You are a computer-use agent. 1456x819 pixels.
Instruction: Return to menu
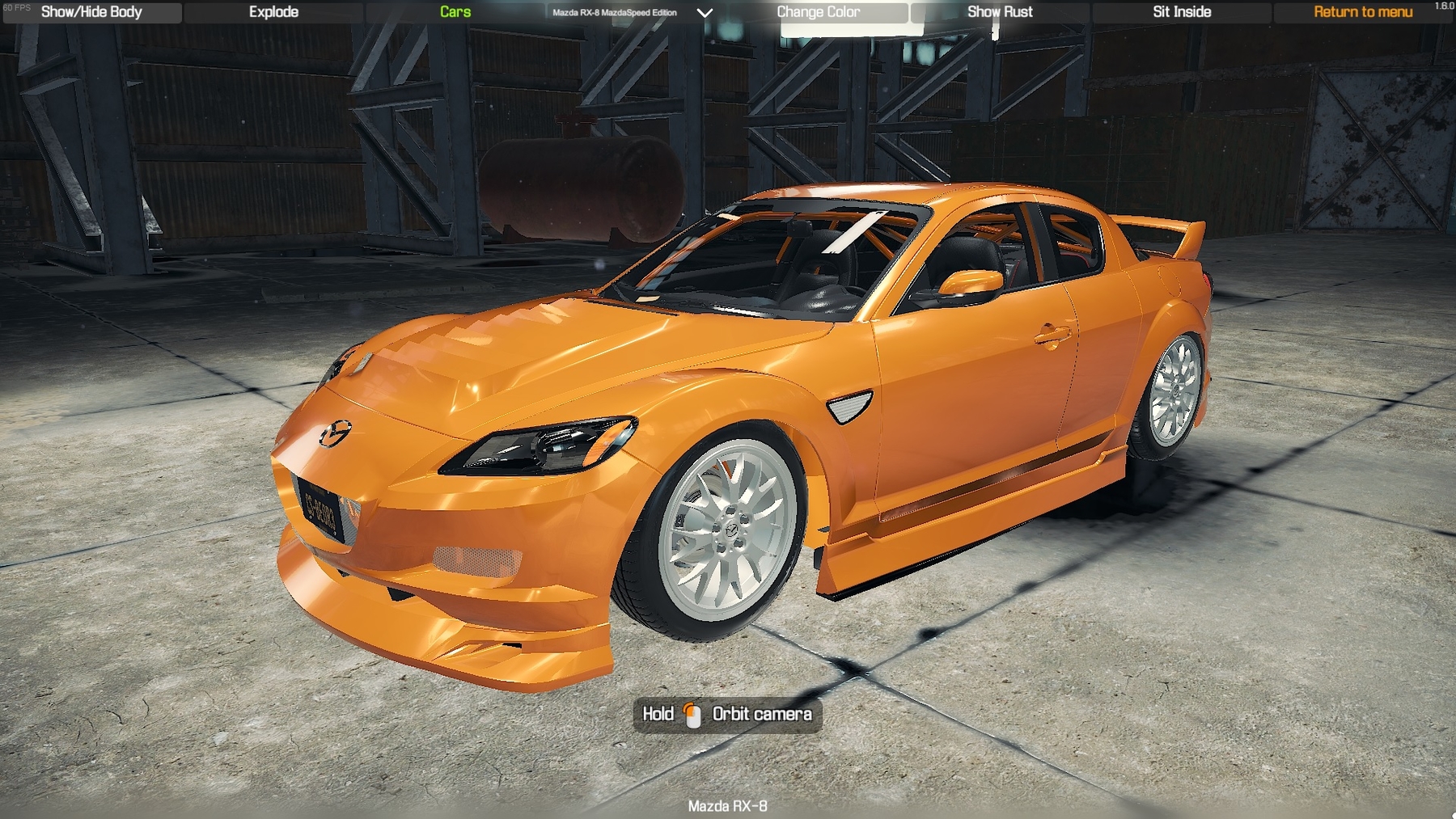tap(1363, 12)
